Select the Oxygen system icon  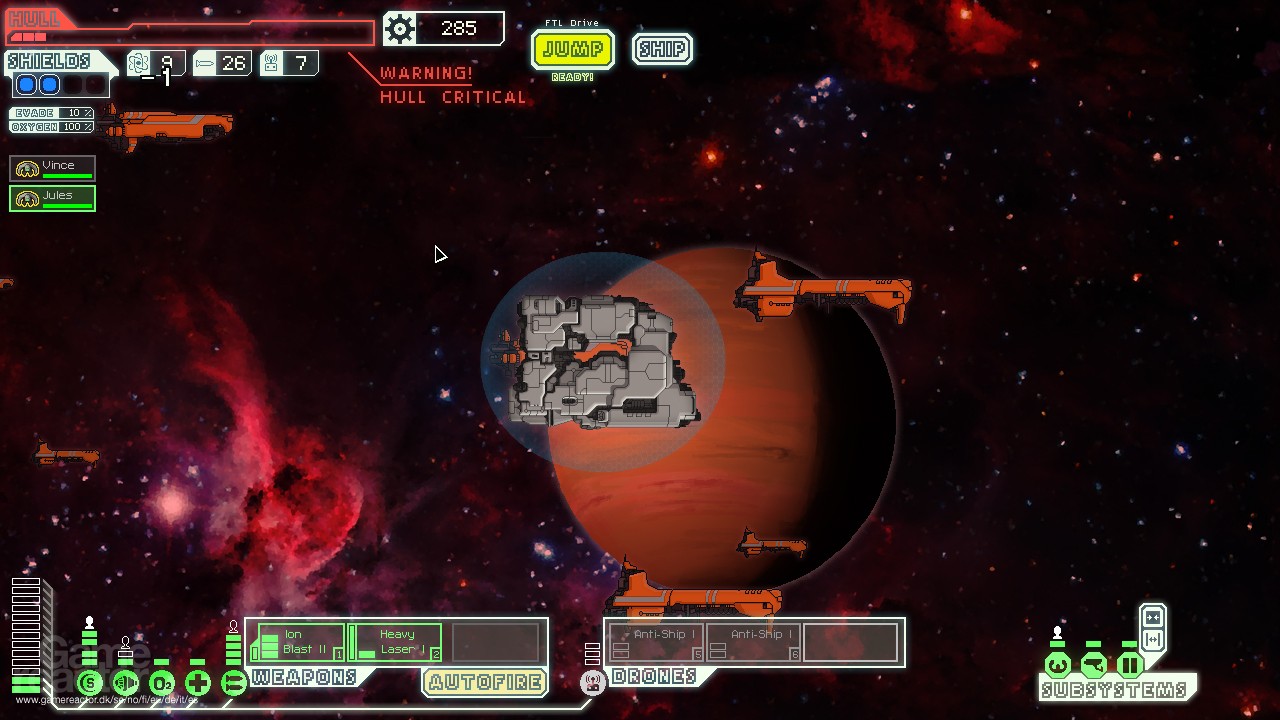click(162, 682)
